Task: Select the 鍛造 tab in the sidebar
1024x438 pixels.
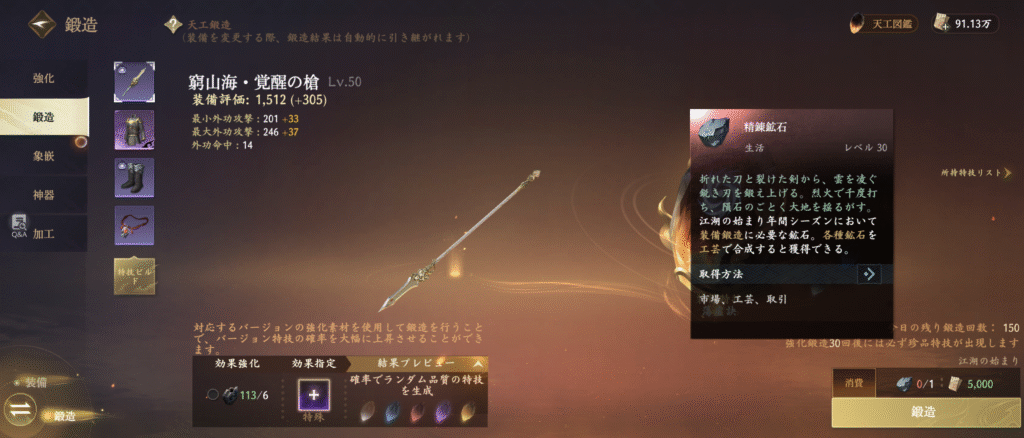Action: pyautogui.click(x=43, y=116)
